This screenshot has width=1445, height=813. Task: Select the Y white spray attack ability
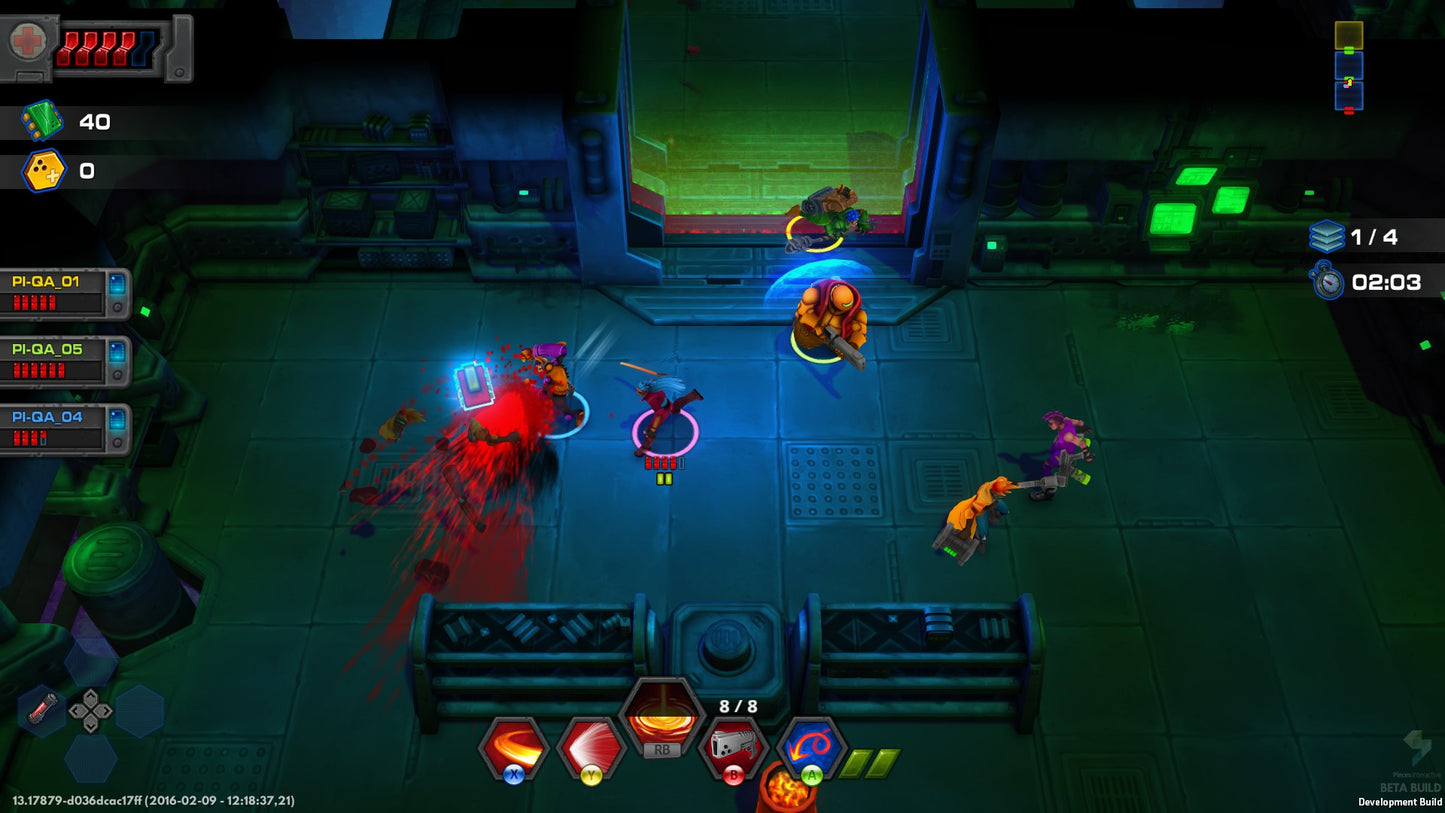tap(590, 744)
